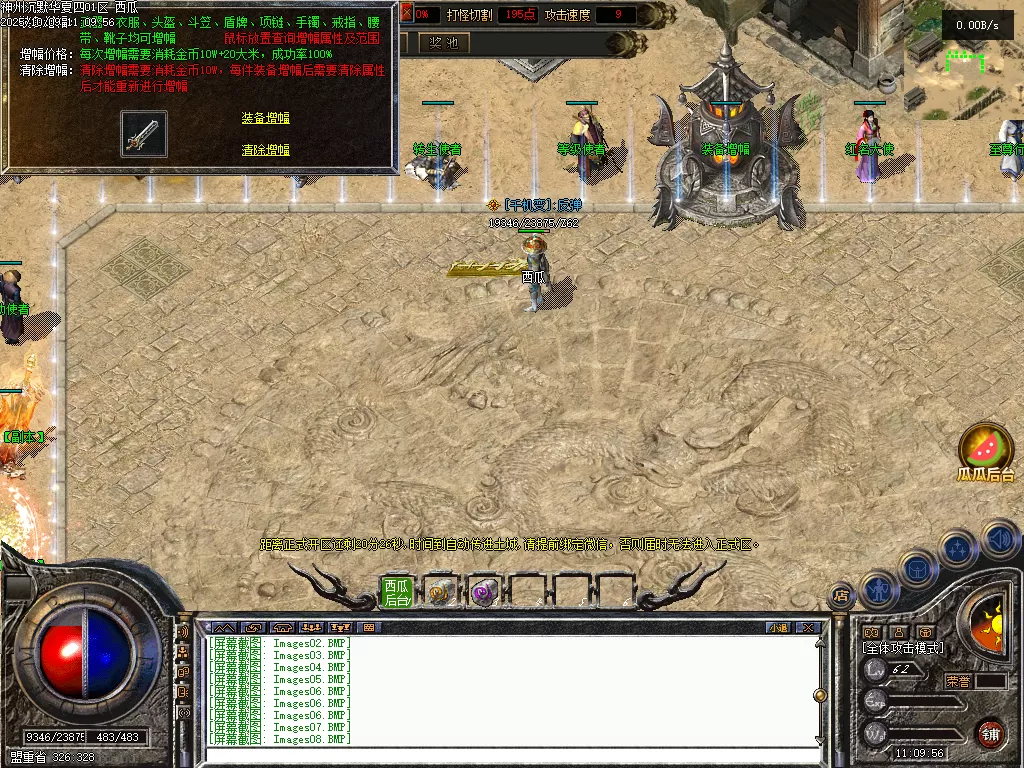Open the 奖池 prize pool button
The image size is (1024, 768).
click(x=443, y=43)
